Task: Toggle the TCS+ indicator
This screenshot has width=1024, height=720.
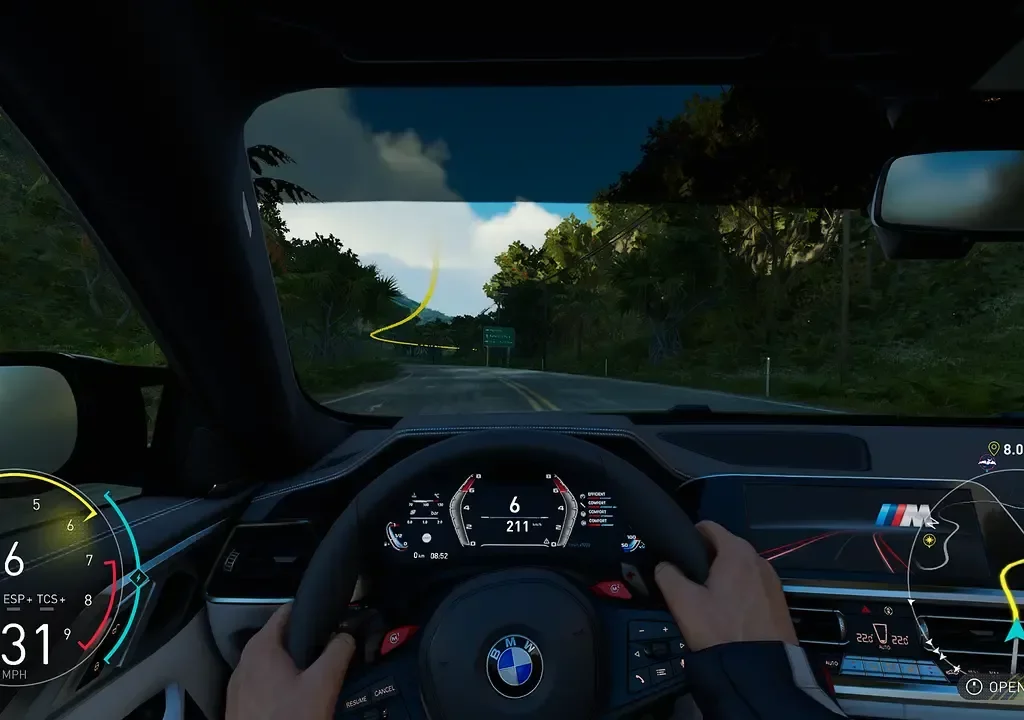Action: 51,599
